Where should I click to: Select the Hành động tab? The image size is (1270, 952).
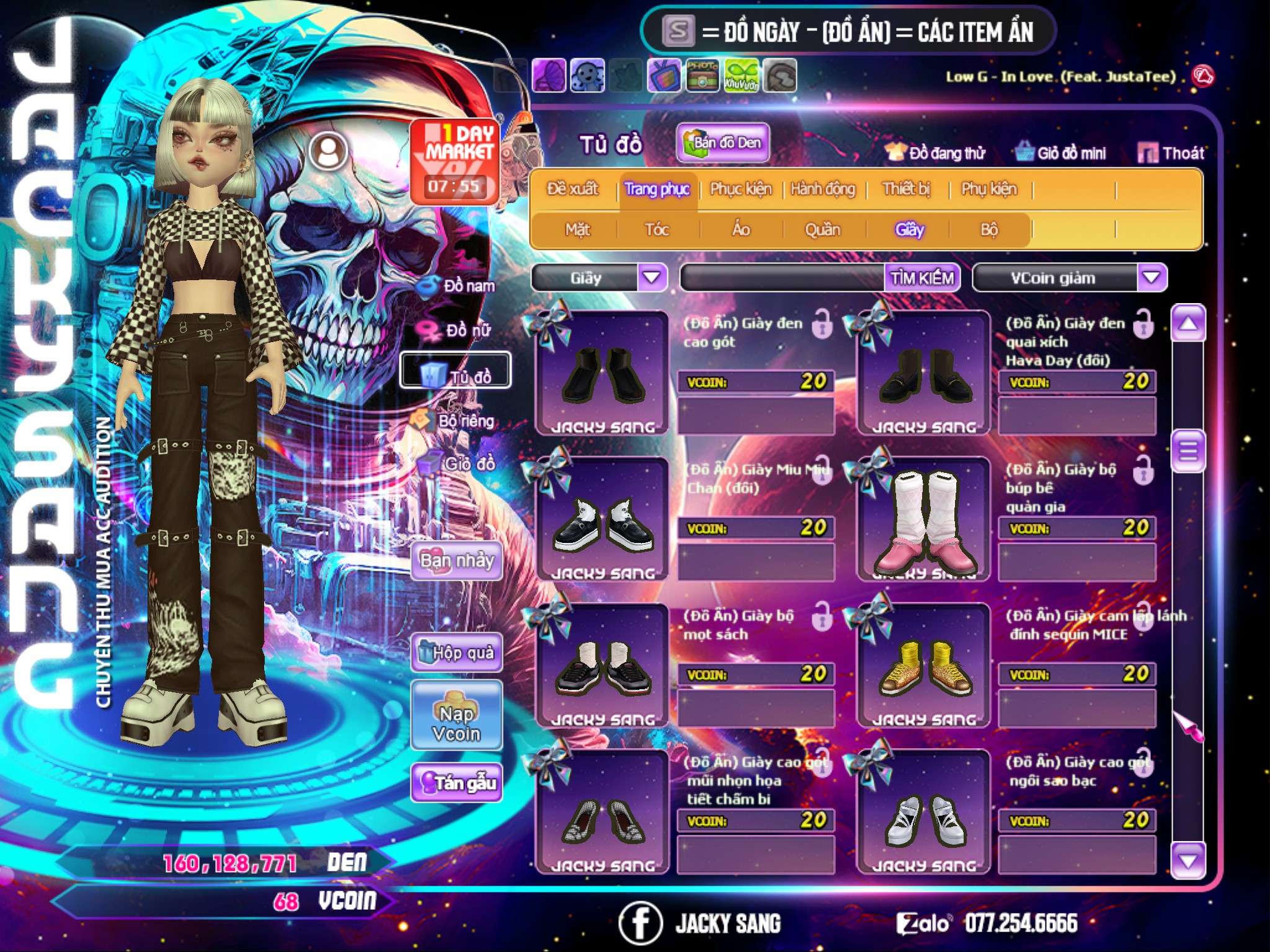[823, 189]
